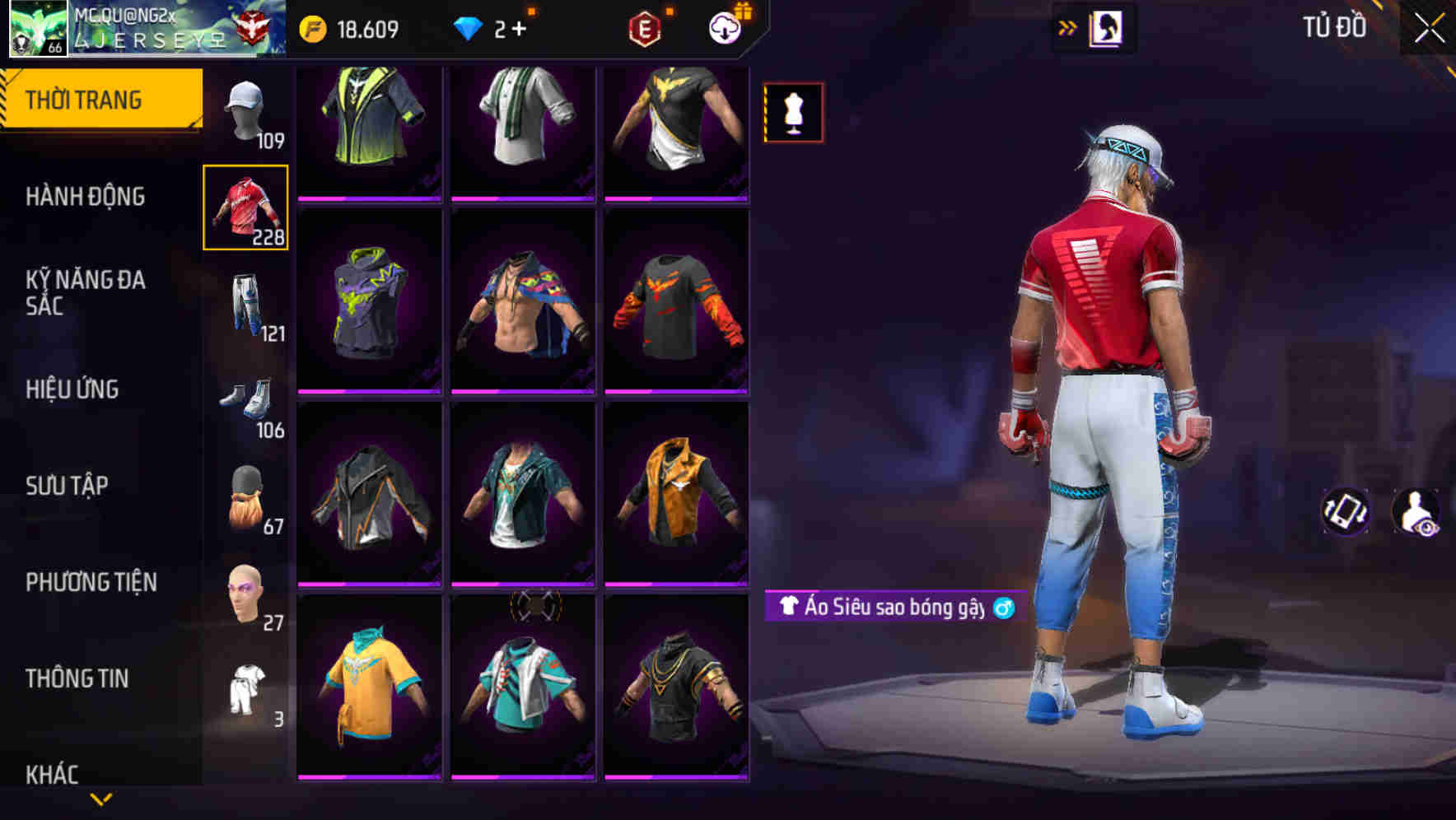The image size is (1456, 820).
Task: Select the hat category icon
Action: (245, 111)
